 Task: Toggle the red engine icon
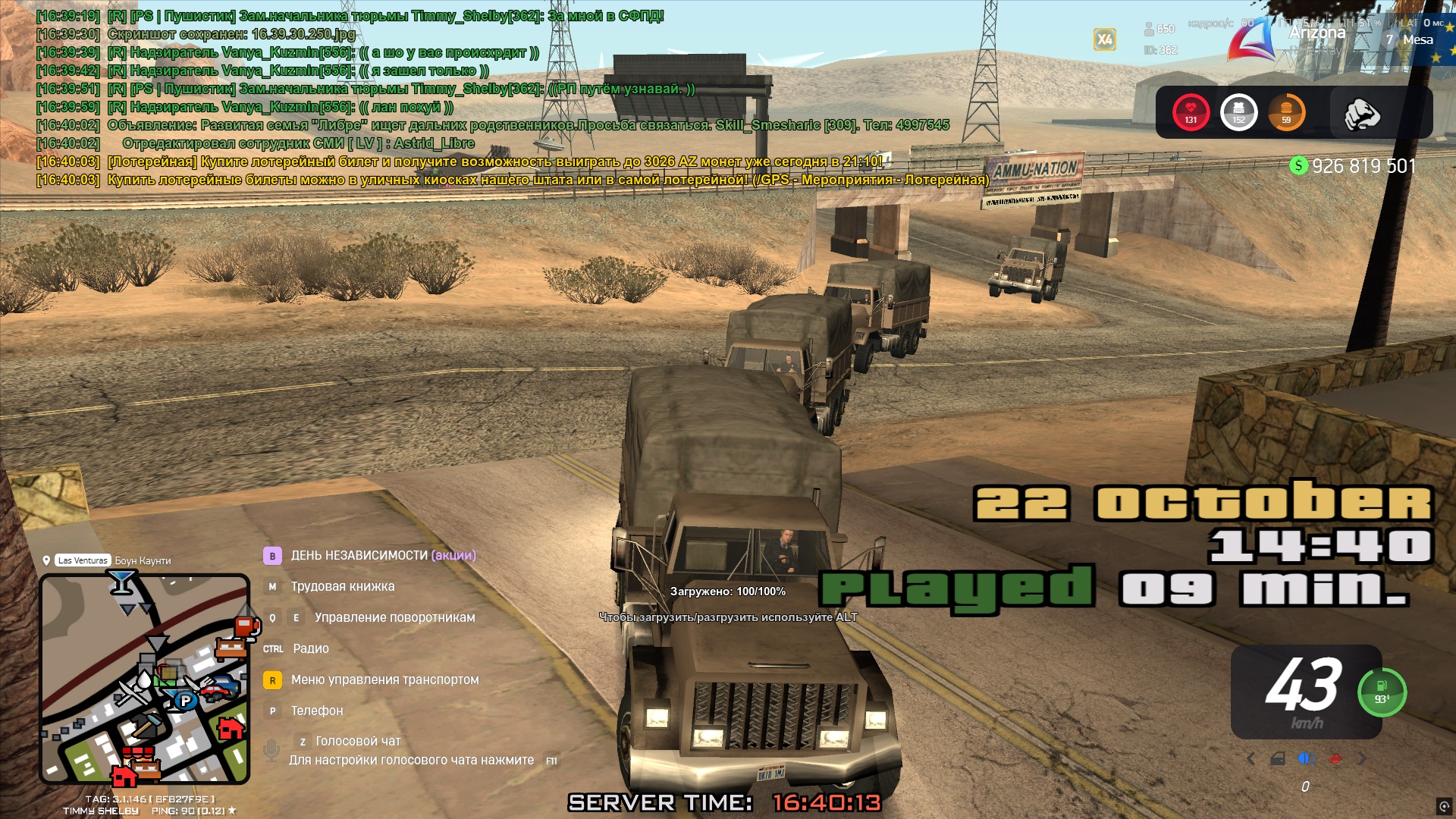tap(1335, 758)
